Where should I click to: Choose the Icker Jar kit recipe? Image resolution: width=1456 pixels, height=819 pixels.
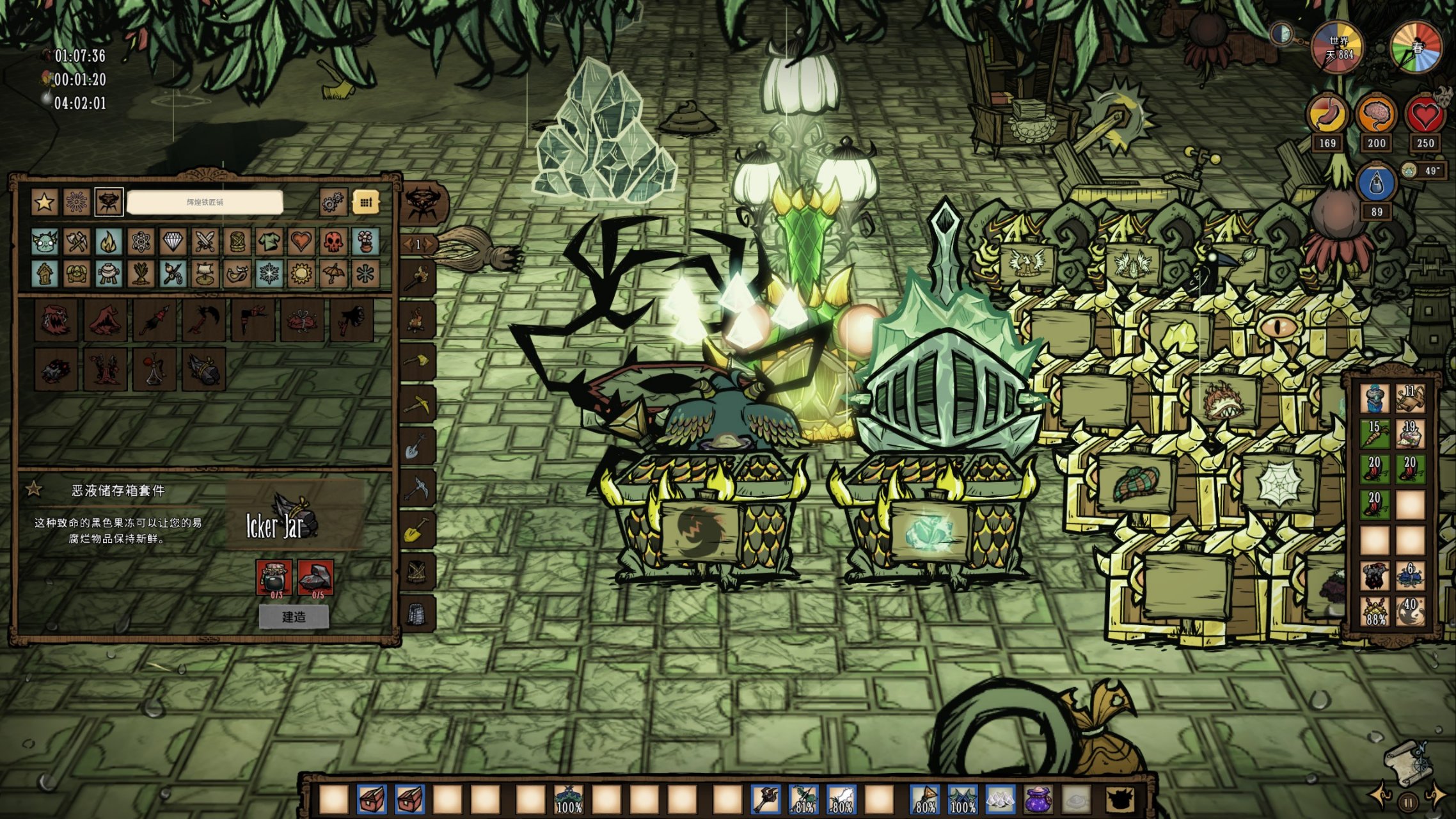(203, 369)
